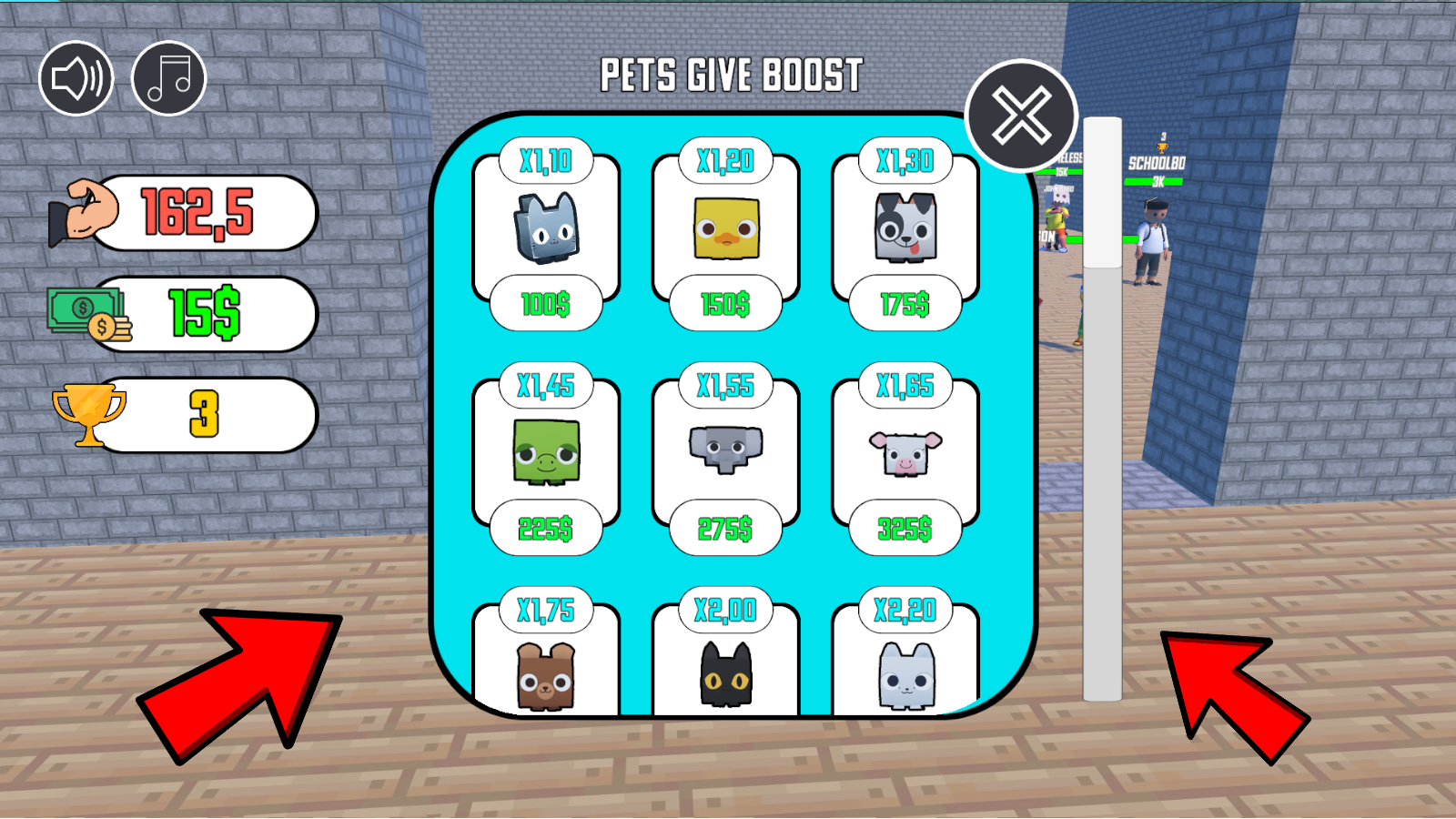
Task: Toggle the music note icon
Action: [x=168, y=77]
